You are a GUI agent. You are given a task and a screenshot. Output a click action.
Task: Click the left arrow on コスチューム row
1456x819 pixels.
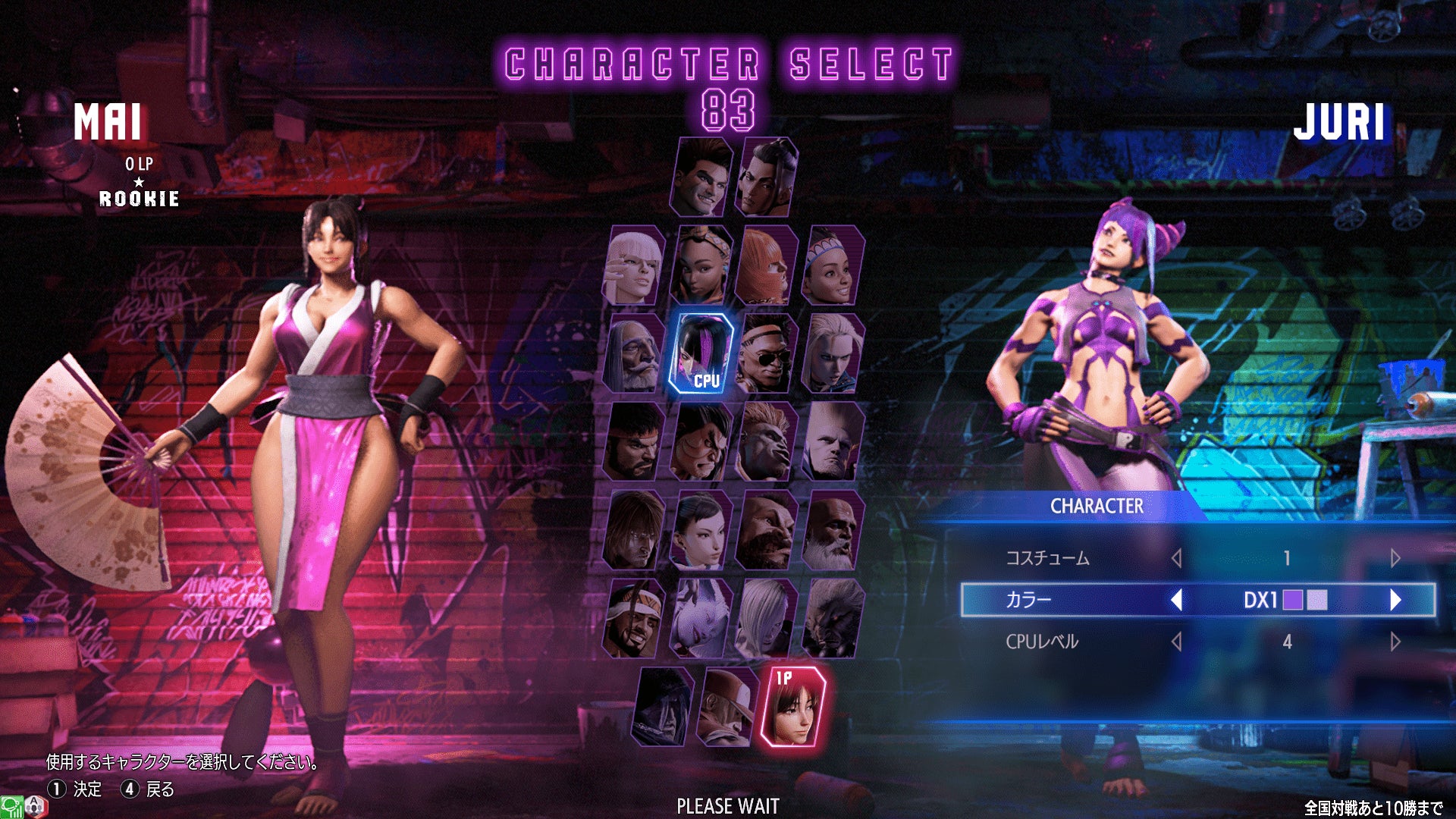pyautogui.click(x=1177, y=558)
